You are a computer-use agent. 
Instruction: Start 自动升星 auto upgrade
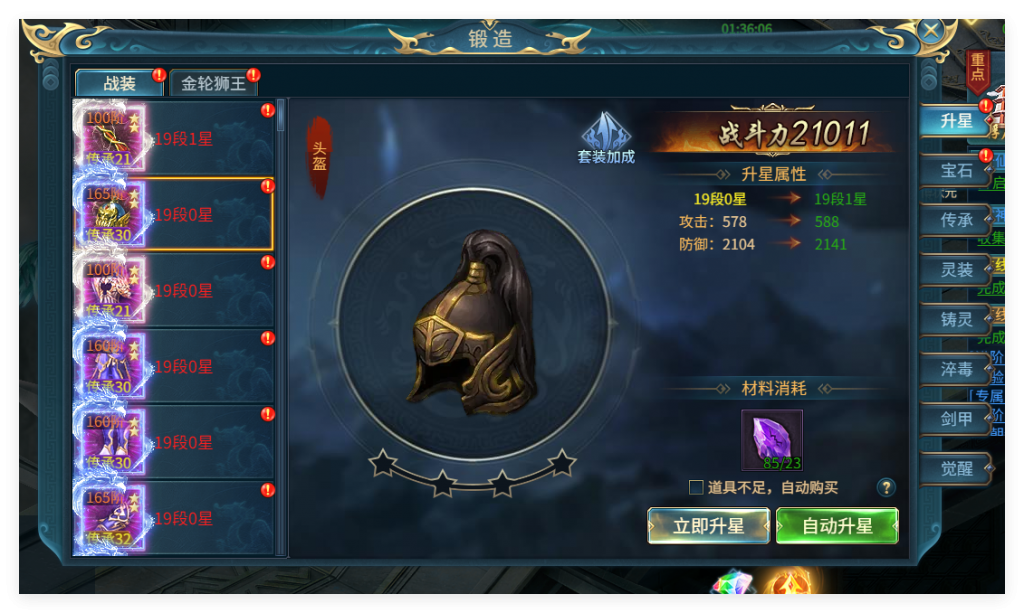click(837, 525)
